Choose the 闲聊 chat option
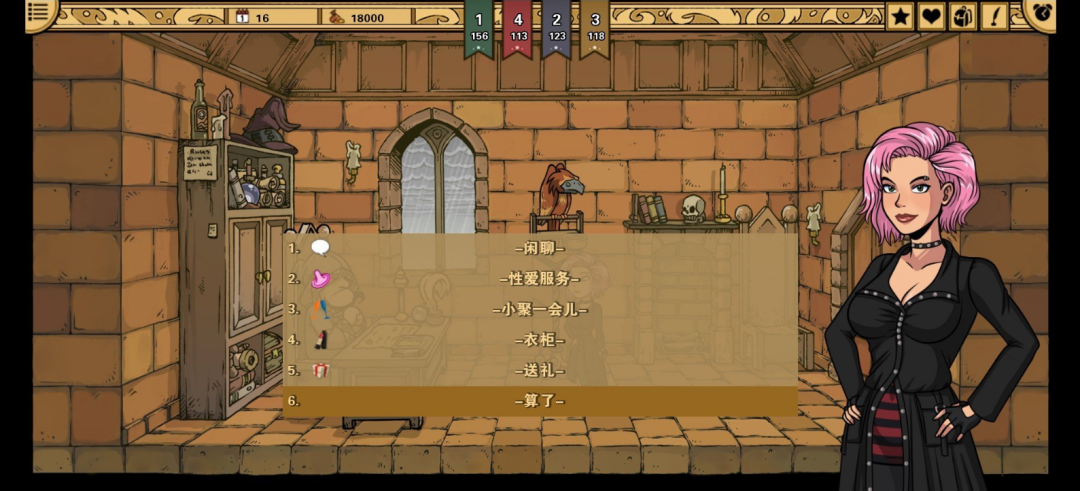The width and height of the screenshot is (1080, 491). tap(540, 248)
